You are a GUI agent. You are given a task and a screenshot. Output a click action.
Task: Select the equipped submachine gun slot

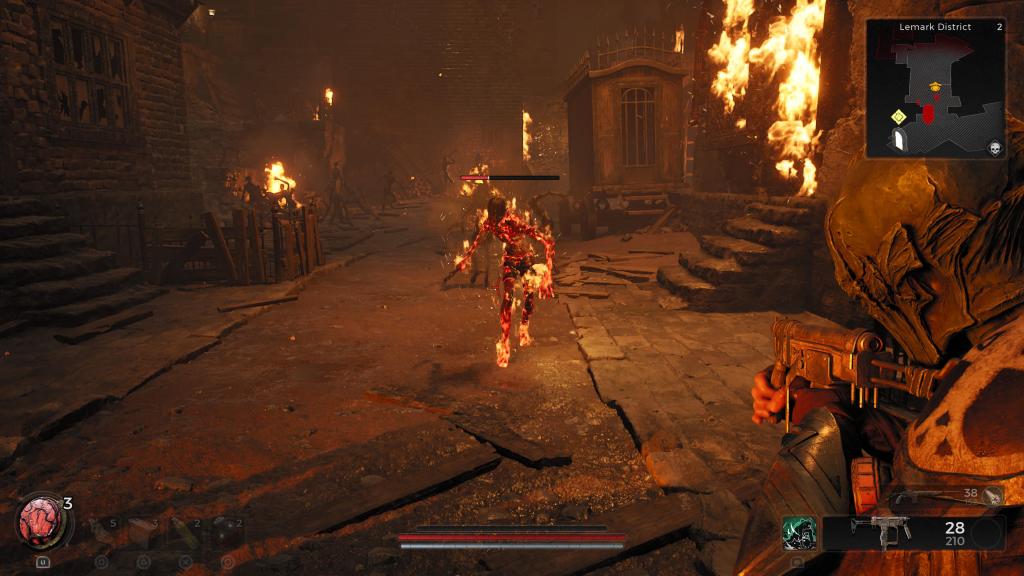pyautogui.click(x=880, y=532)
